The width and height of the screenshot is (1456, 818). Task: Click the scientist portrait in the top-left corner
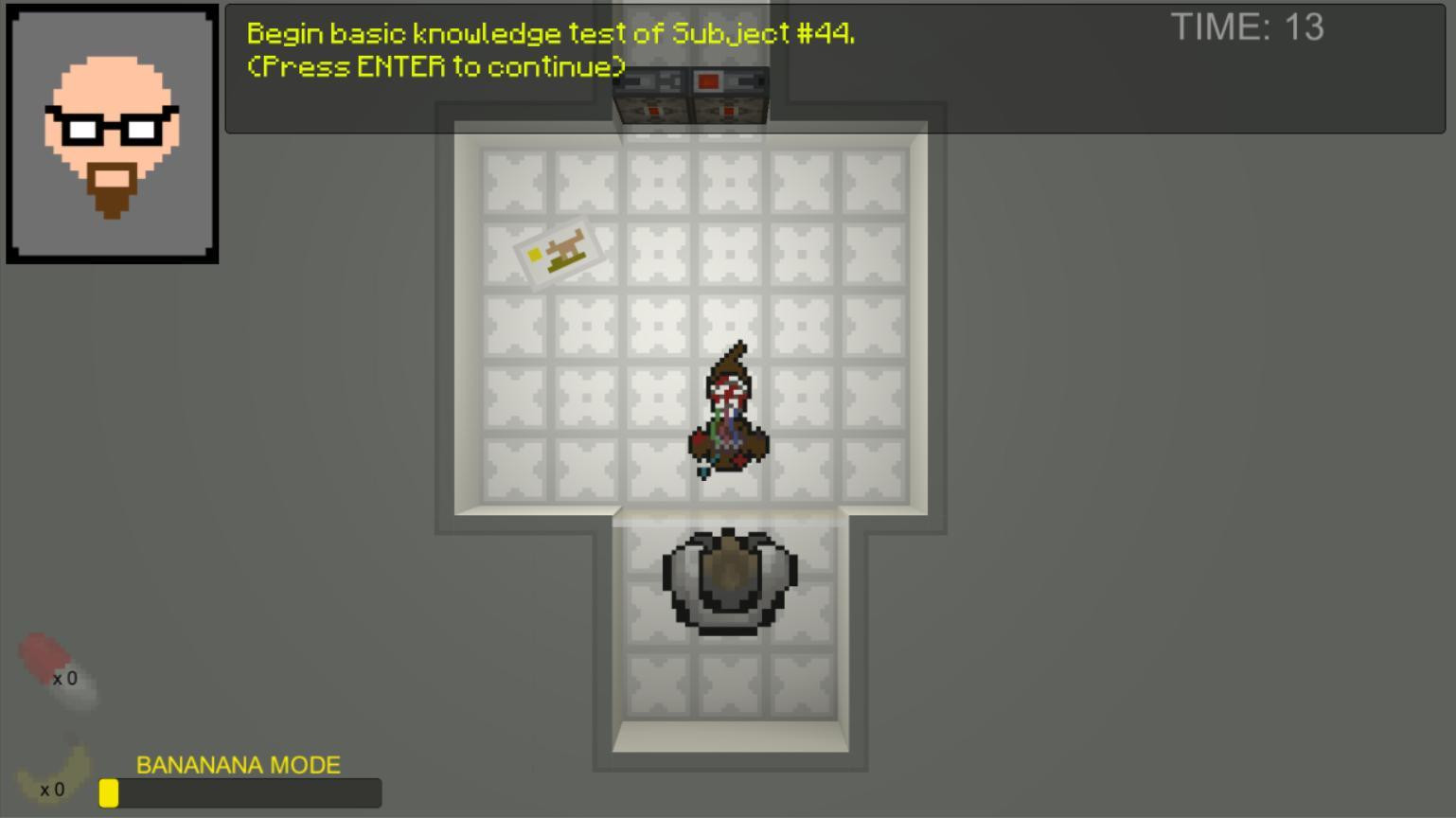111,133
